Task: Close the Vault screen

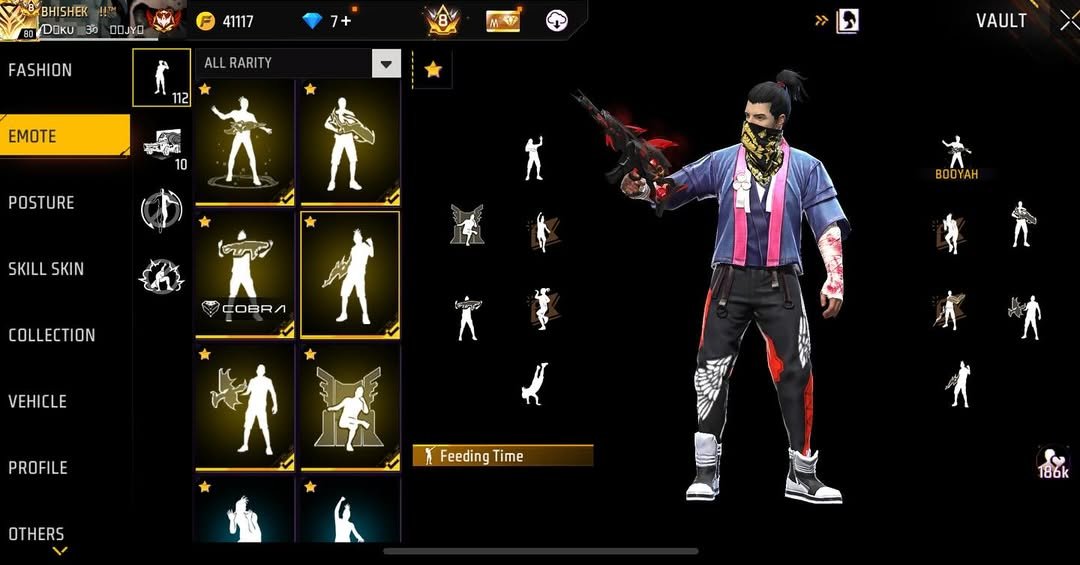Action: [1067, 20]
